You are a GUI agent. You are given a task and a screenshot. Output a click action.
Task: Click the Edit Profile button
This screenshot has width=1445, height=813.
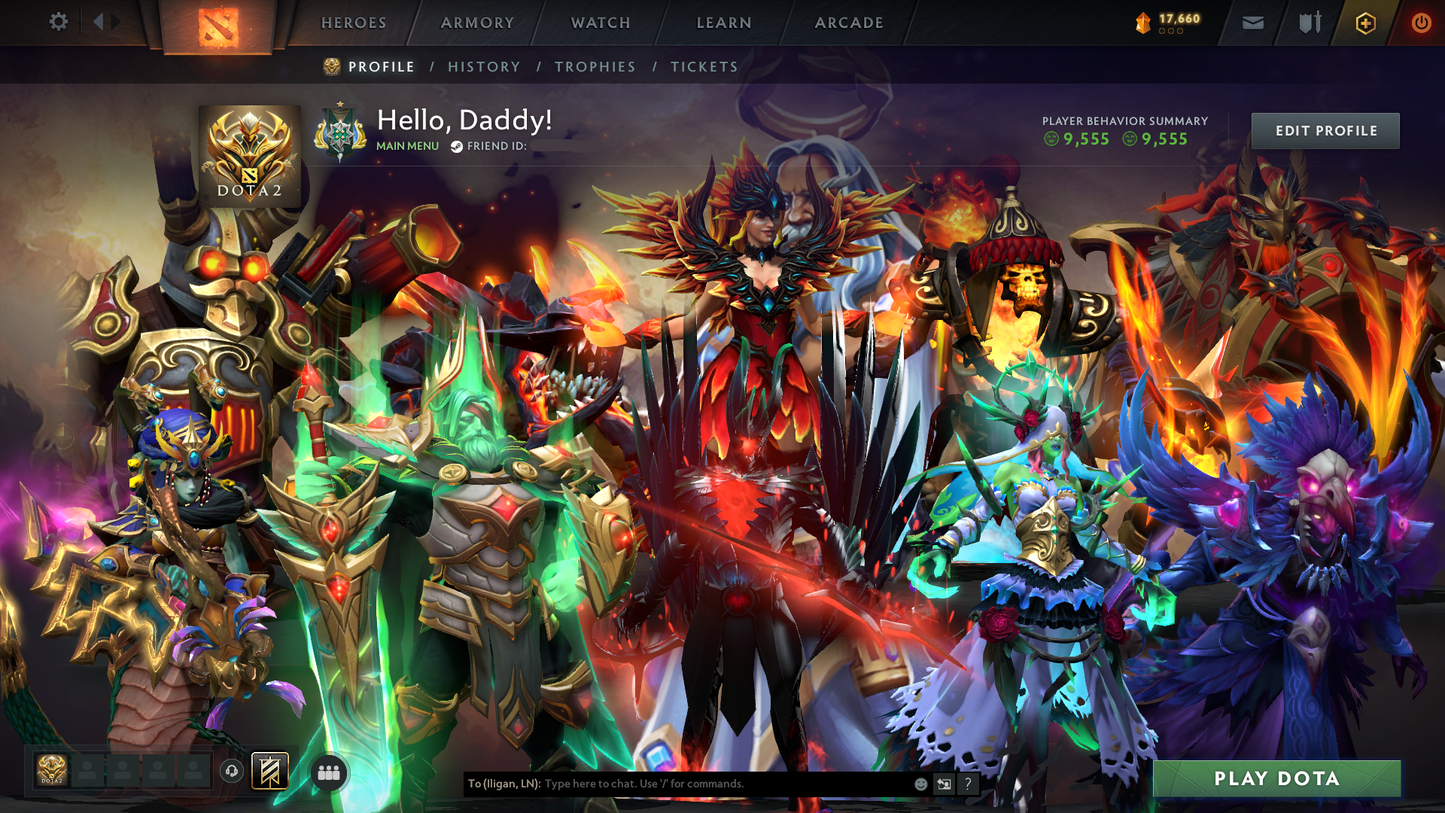1325,131
